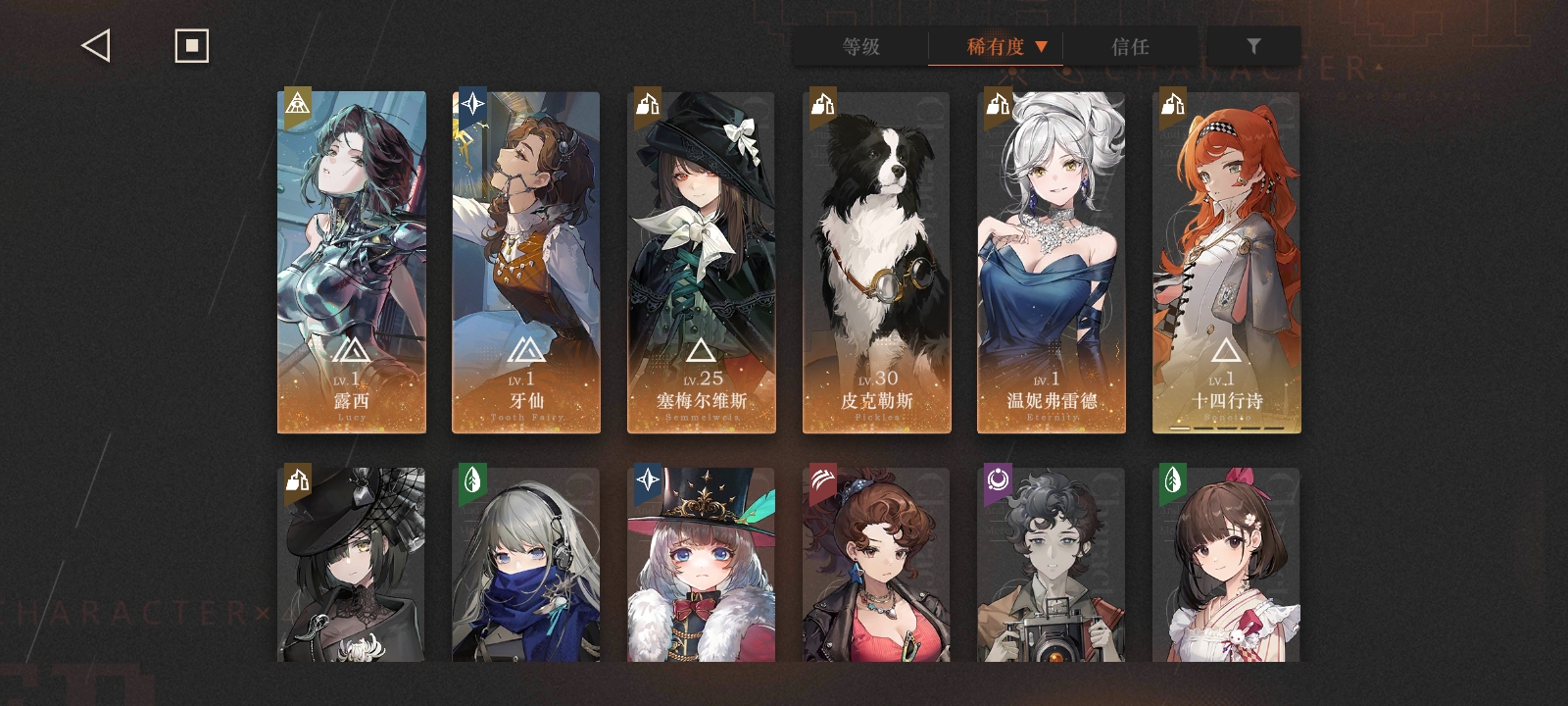The width and height of the screenshot is (1568, 706).
Task: Open the top-hat white-fur girl card
Action: click(x=702, y=564)
